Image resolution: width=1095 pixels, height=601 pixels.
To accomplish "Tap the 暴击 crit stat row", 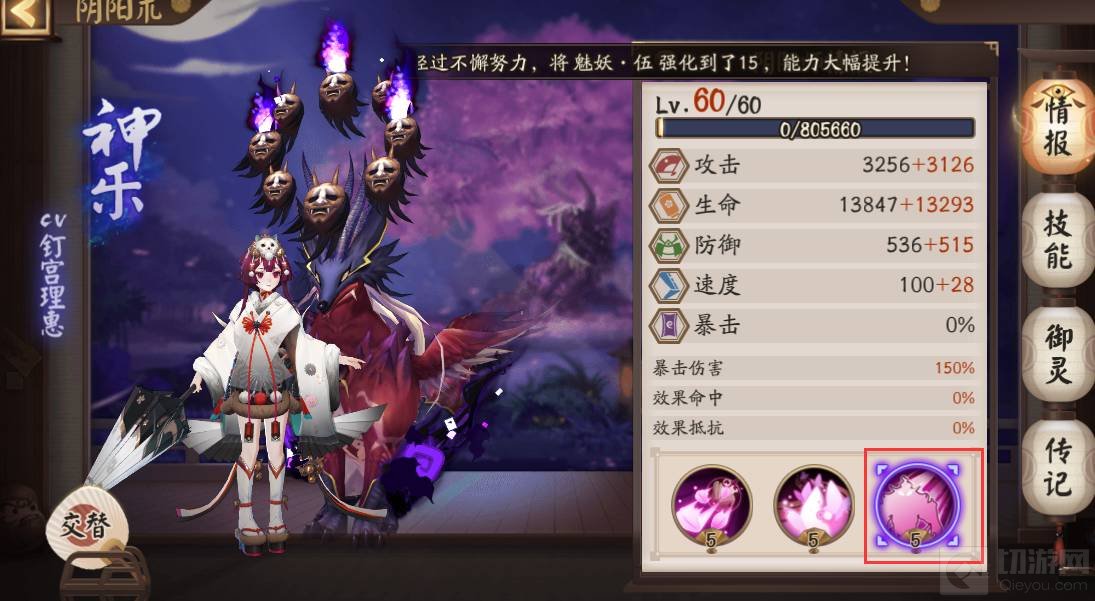I will (812, 325).
